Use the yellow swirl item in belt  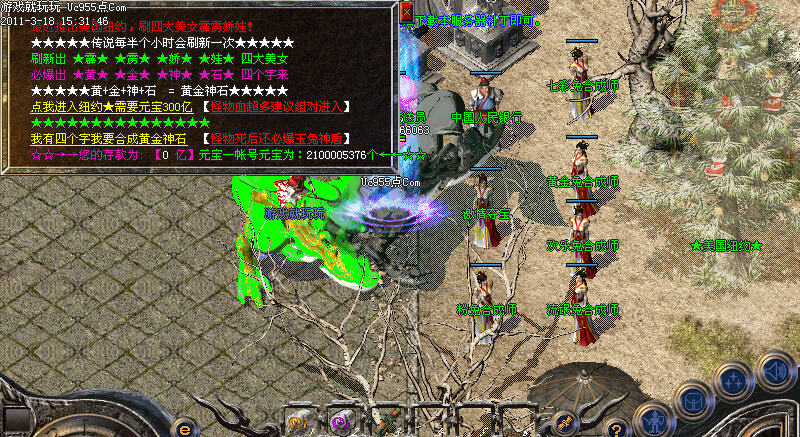(x=298, y=422)
